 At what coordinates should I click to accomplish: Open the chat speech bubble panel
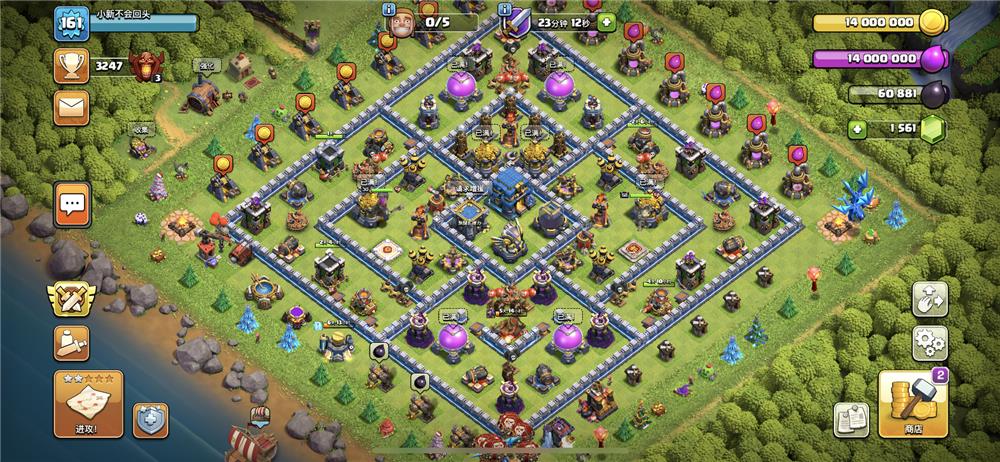(72, 204)
